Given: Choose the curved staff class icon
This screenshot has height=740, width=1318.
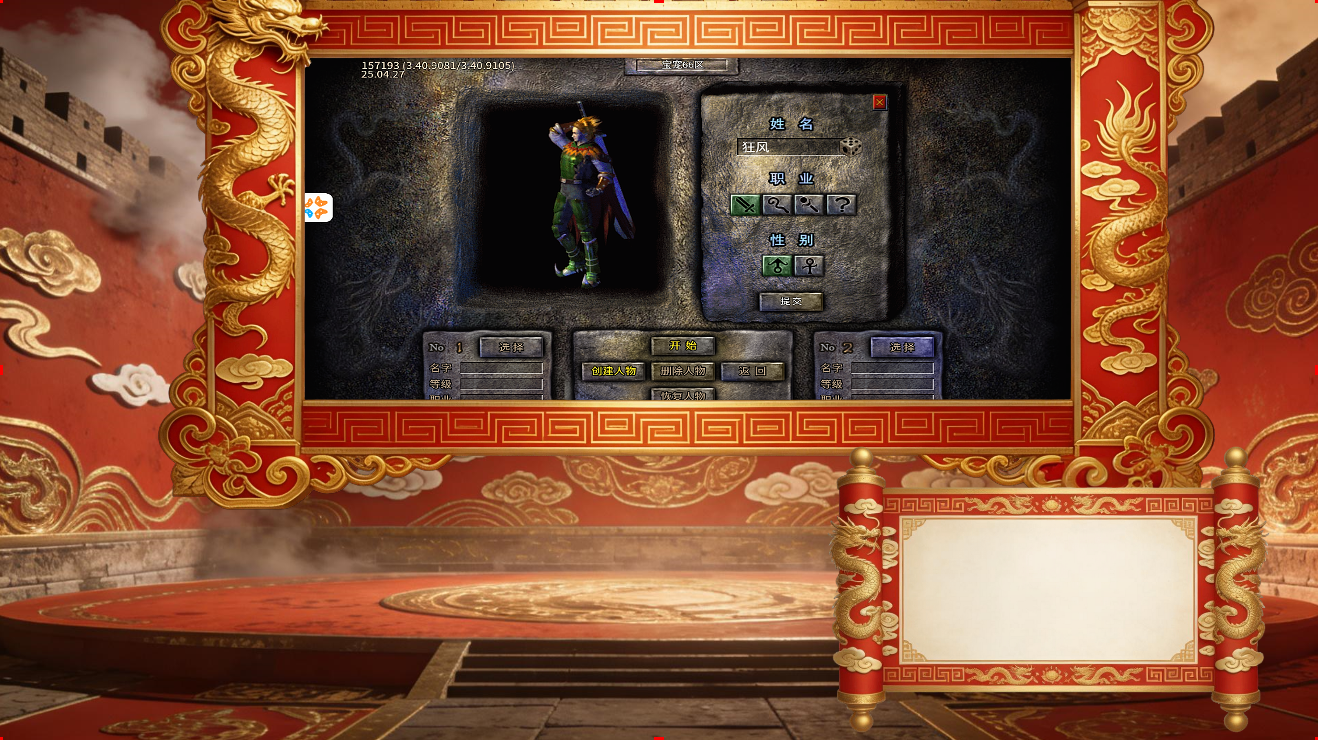Looking at the screenshot, I should click(x=777, y=205).
